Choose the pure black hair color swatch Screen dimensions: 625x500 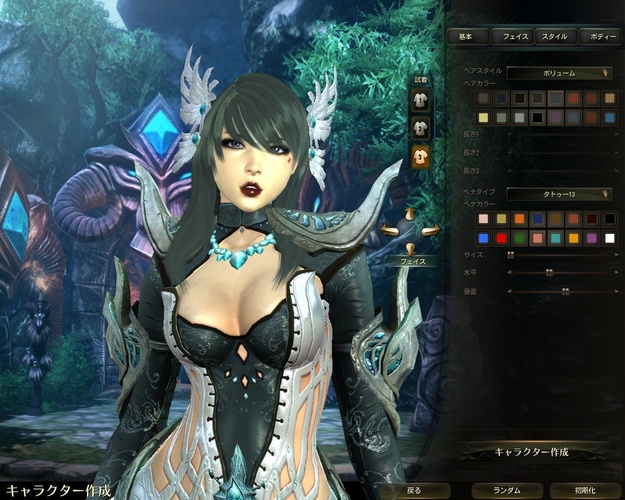(538, 118)
